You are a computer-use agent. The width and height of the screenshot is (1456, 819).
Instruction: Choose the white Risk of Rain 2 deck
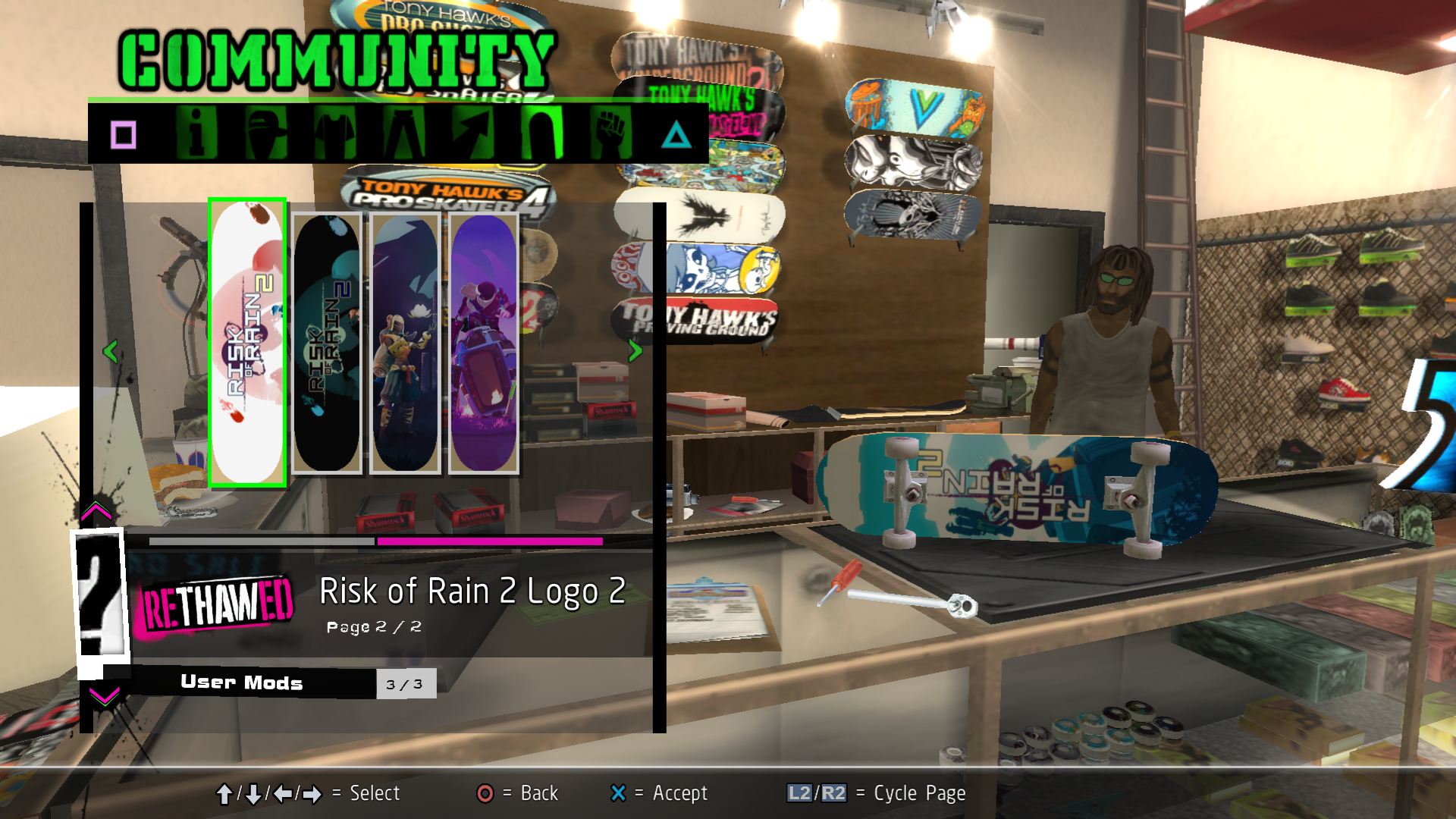(247, 343)
